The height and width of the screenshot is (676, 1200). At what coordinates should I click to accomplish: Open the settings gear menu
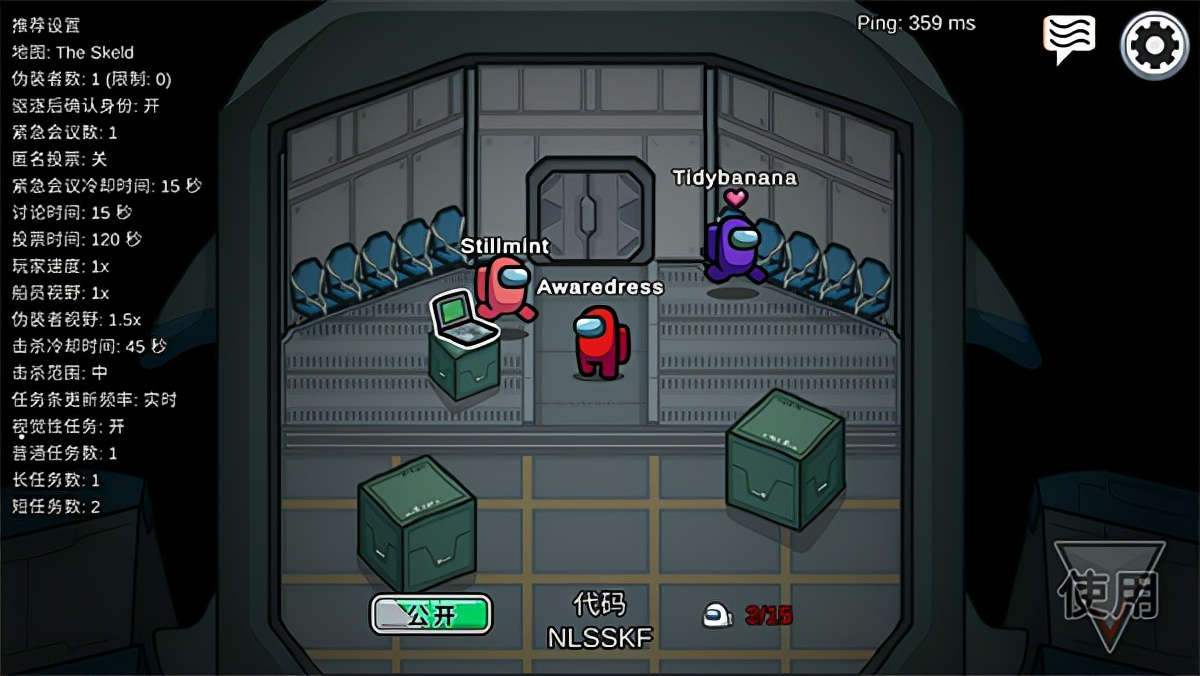[x=1154, y=45]
